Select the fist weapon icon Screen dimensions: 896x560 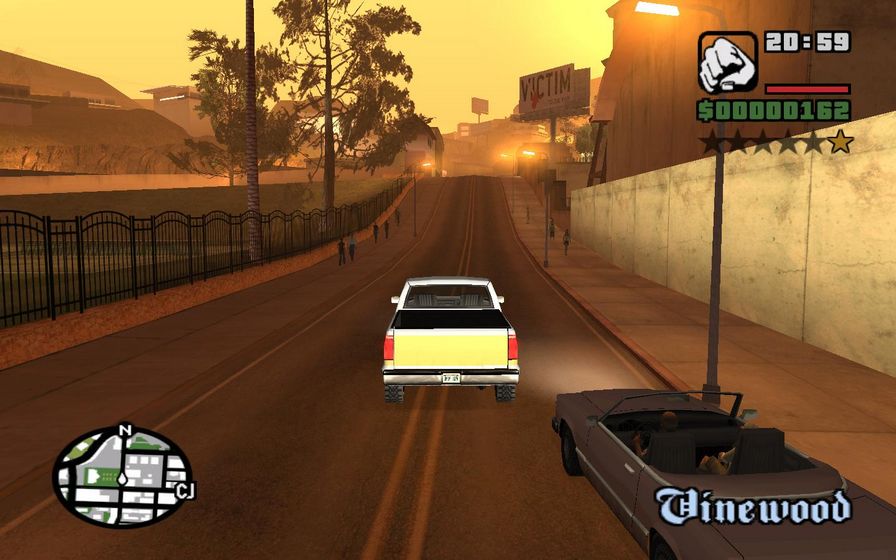(727, 63)
